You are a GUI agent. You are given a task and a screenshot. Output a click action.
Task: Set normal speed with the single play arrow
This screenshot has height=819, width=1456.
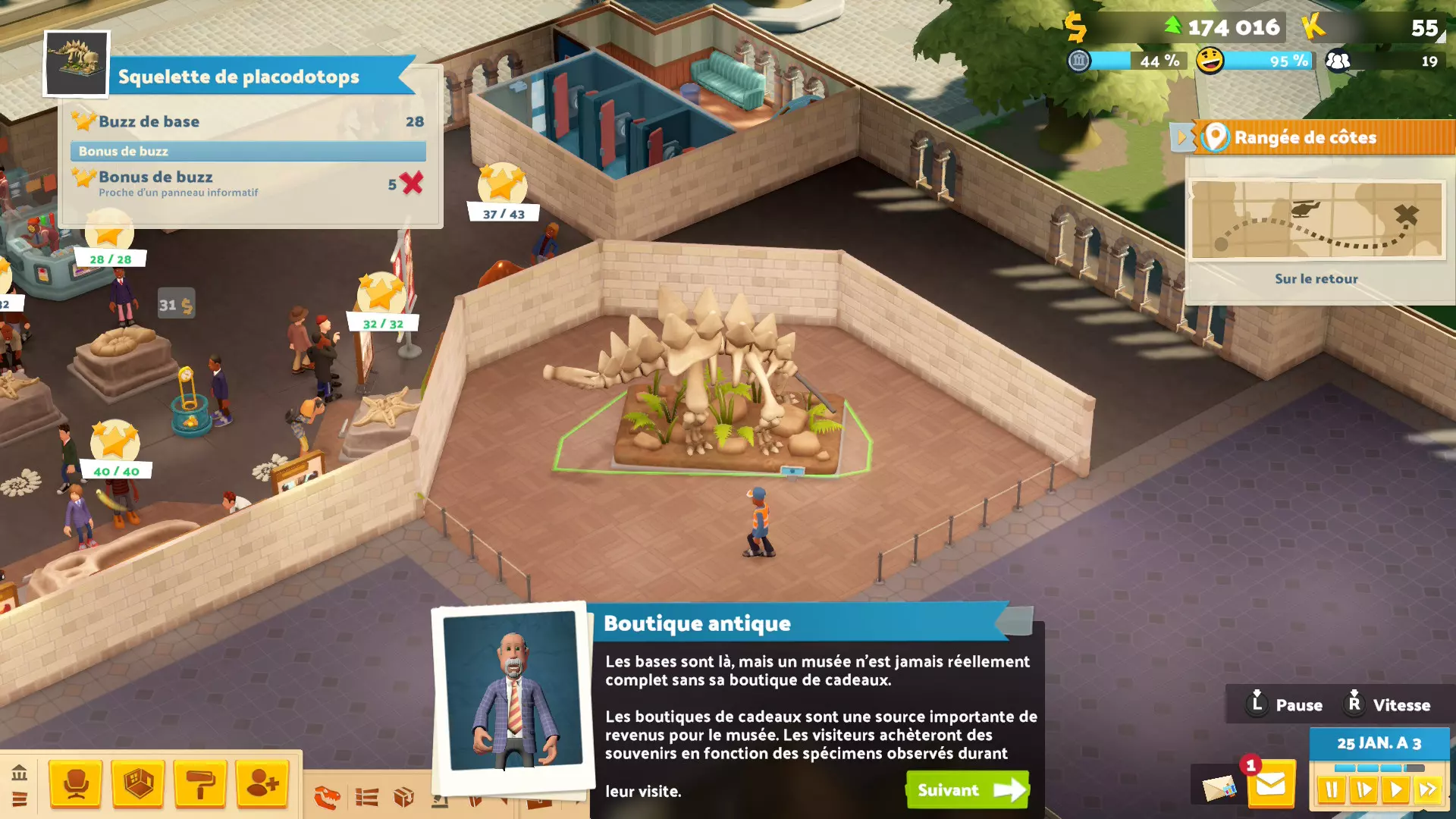1395,790
